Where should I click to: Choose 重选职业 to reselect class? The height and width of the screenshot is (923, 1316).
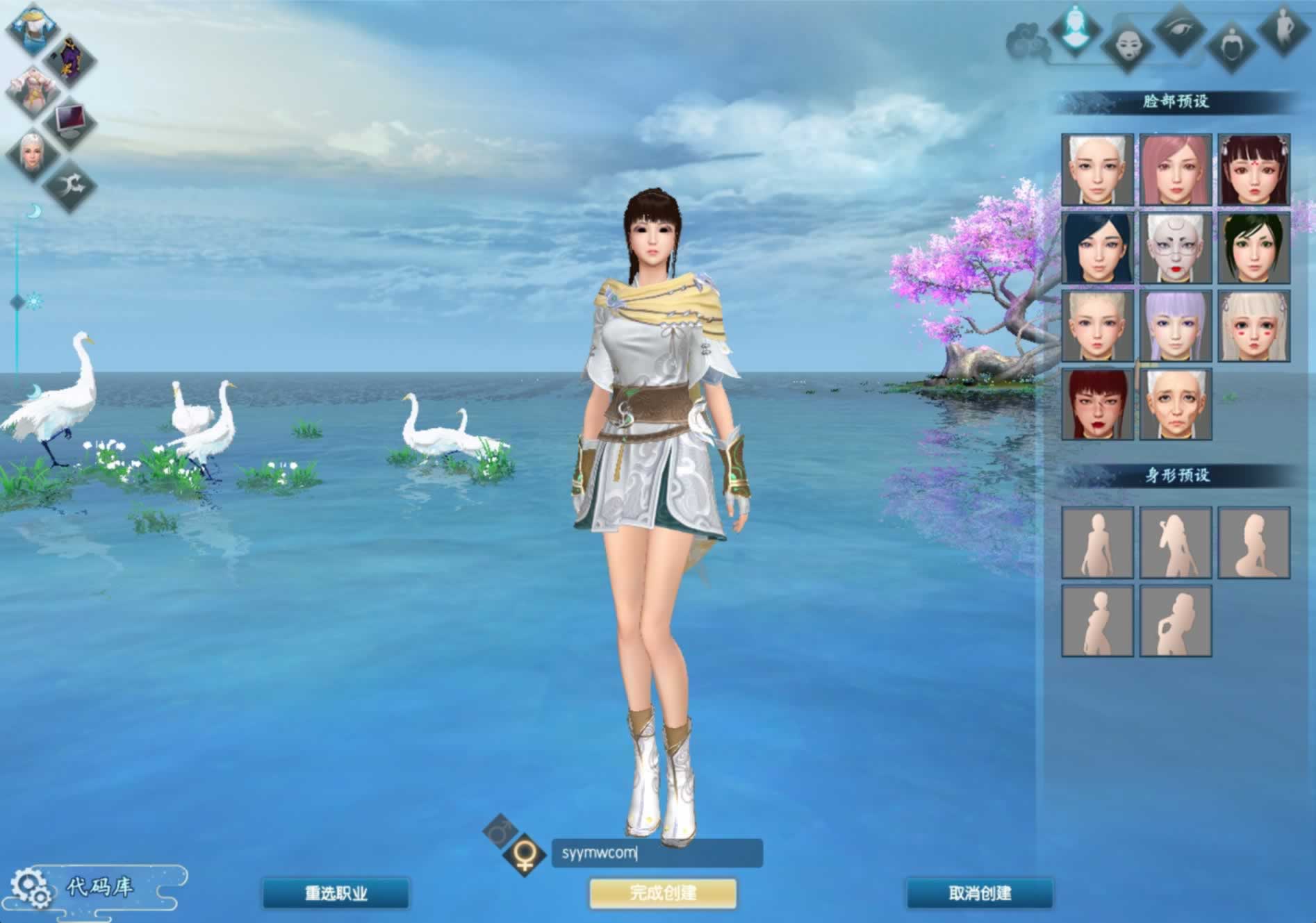tap(336, 893)
